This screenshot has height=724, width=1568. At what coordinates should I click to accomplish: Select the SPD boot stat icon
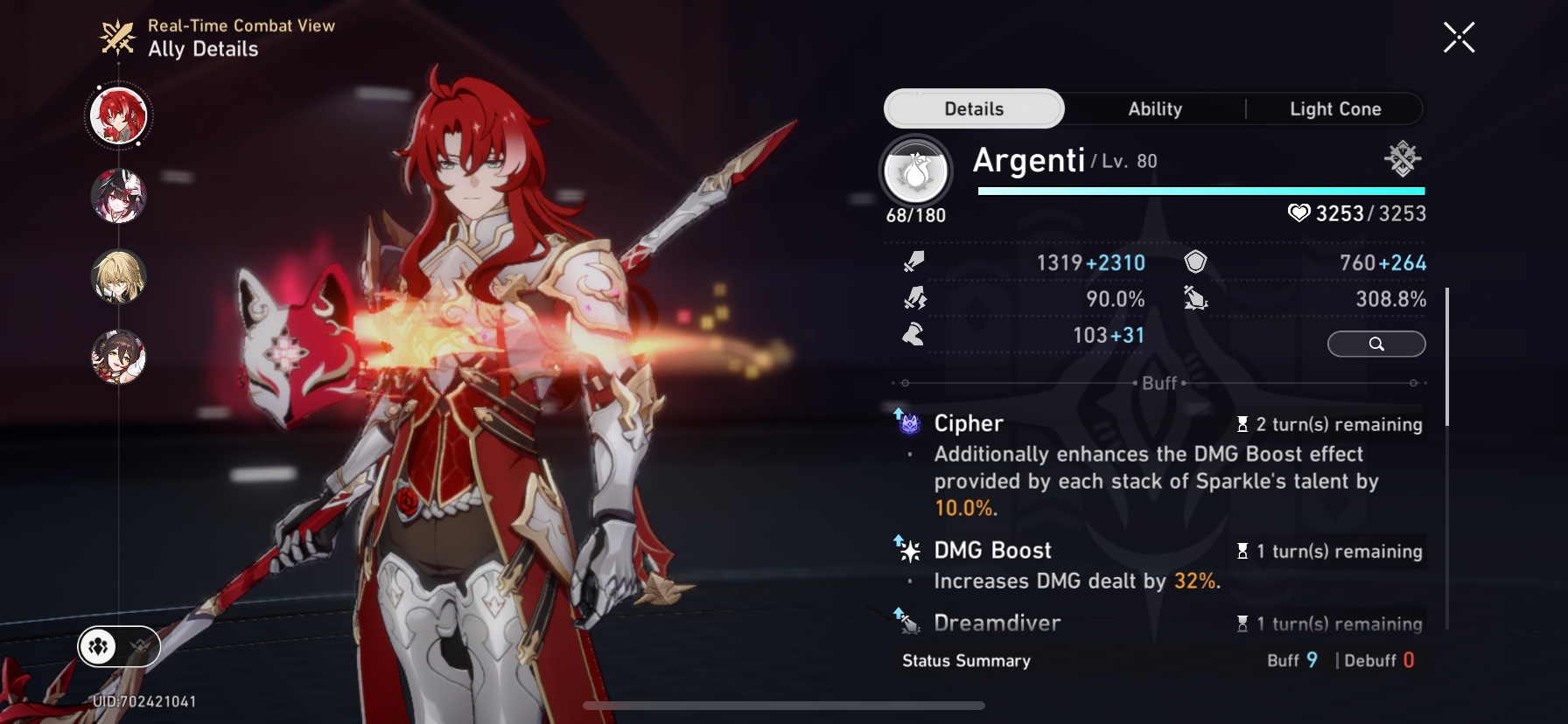coord(915,334)
